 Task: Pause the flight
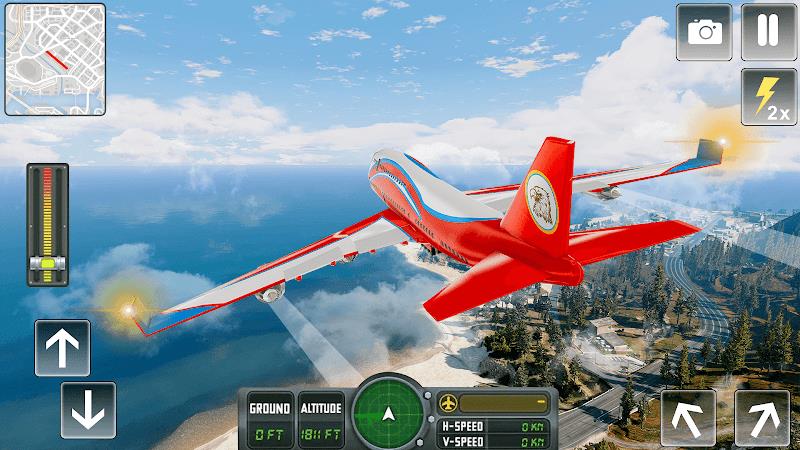768,31
